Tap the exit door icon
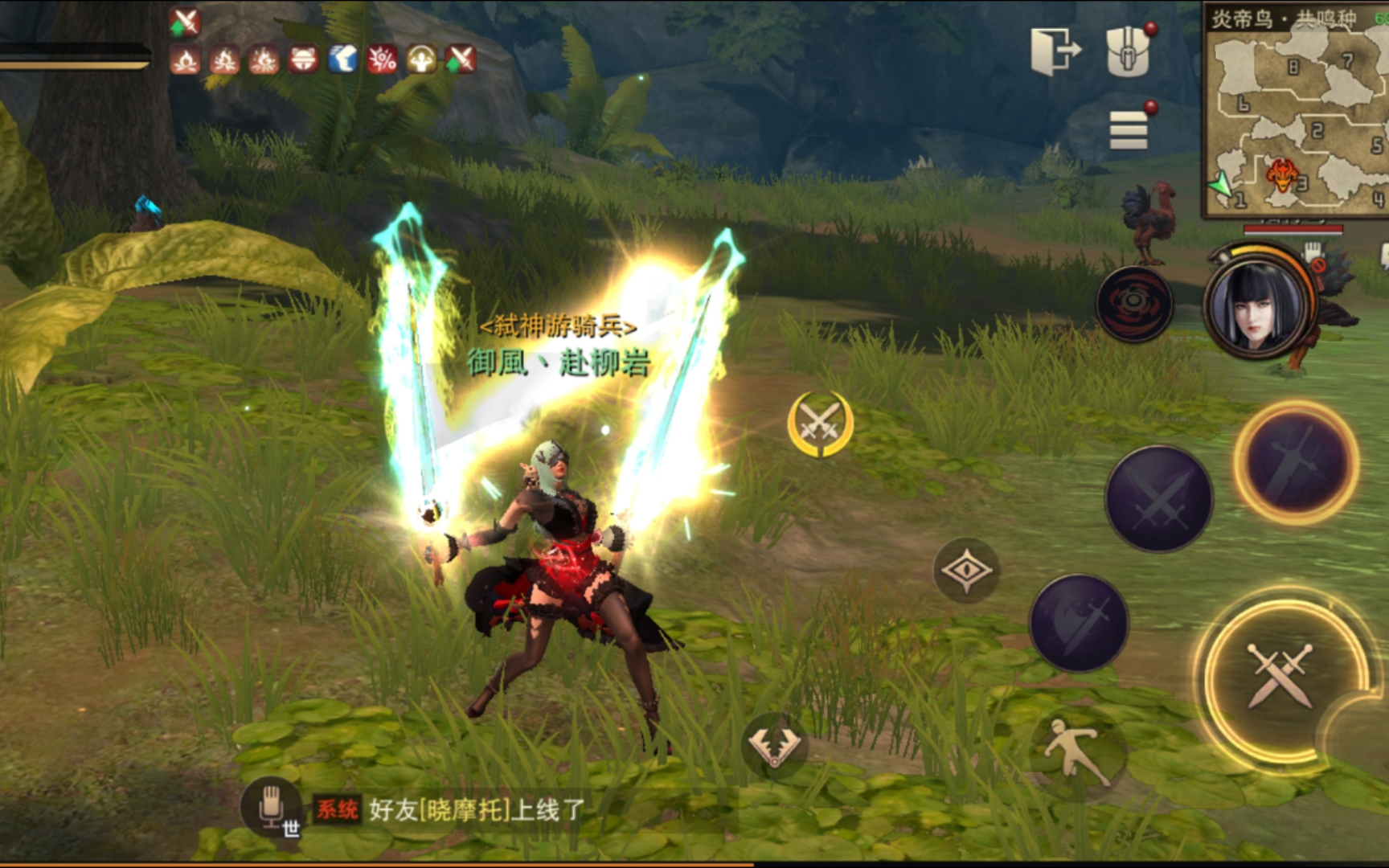The height and width of the screenshot is (868, 1389). 1055,52
